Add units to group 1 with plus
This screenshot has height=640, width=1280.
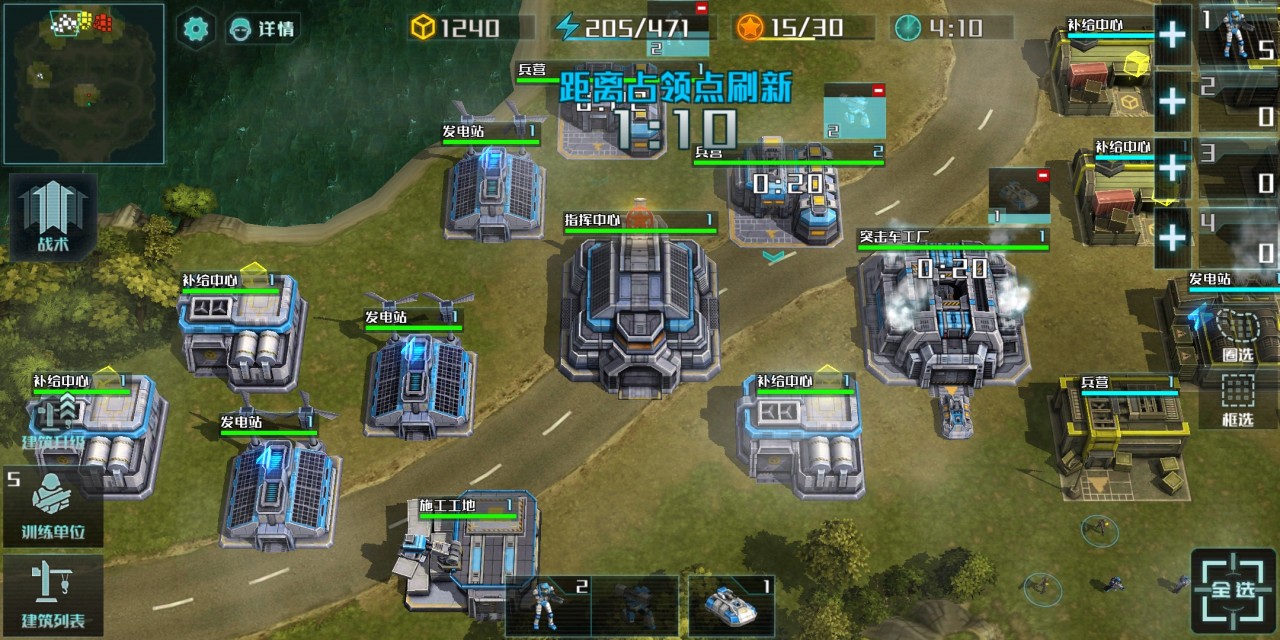1172,35
